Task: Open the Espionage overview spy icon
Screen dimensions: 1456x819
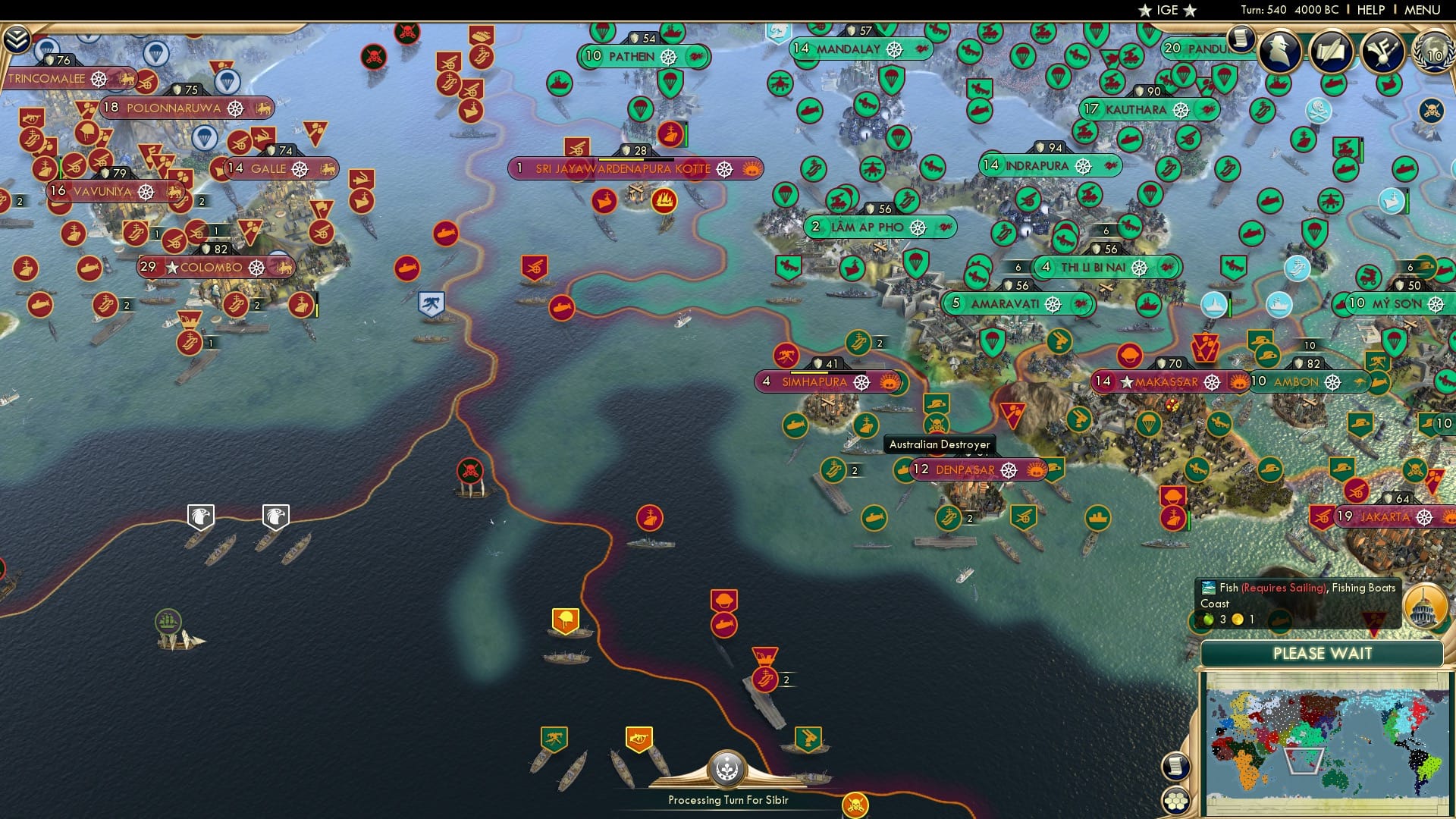Action: (x=1280, y=52)
